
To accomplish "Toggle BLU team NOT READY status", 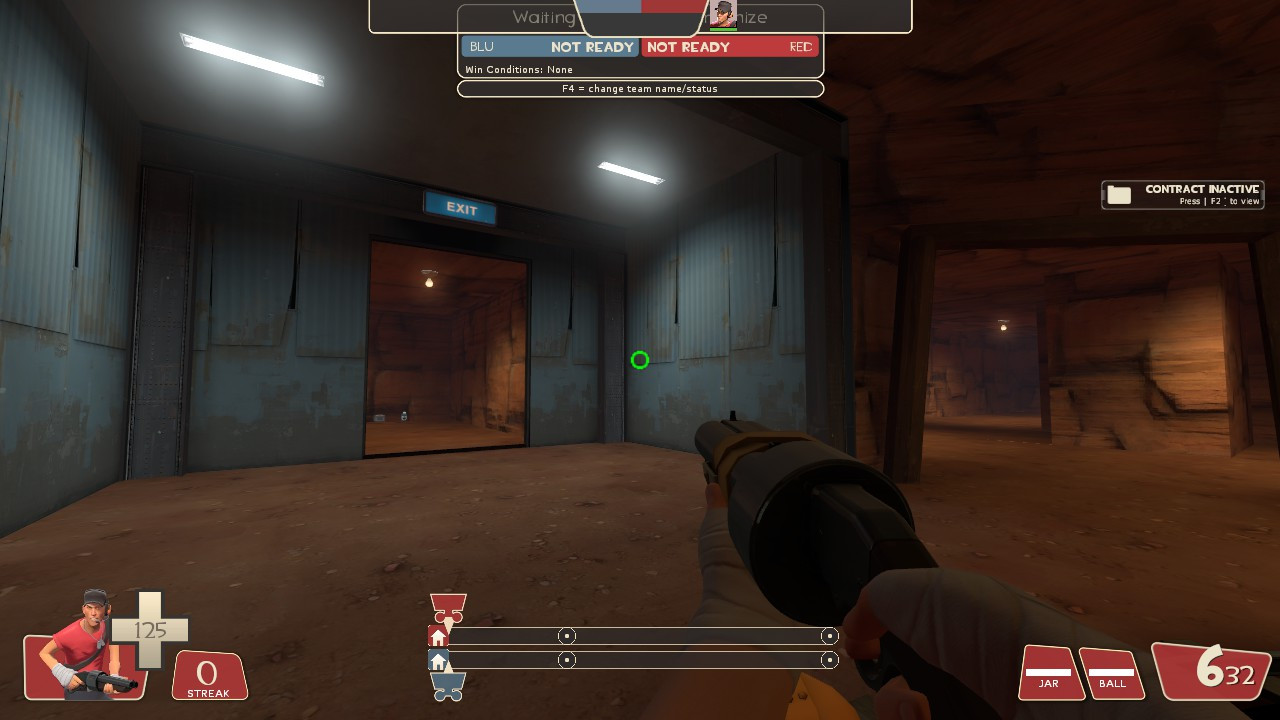I will 593,47.
